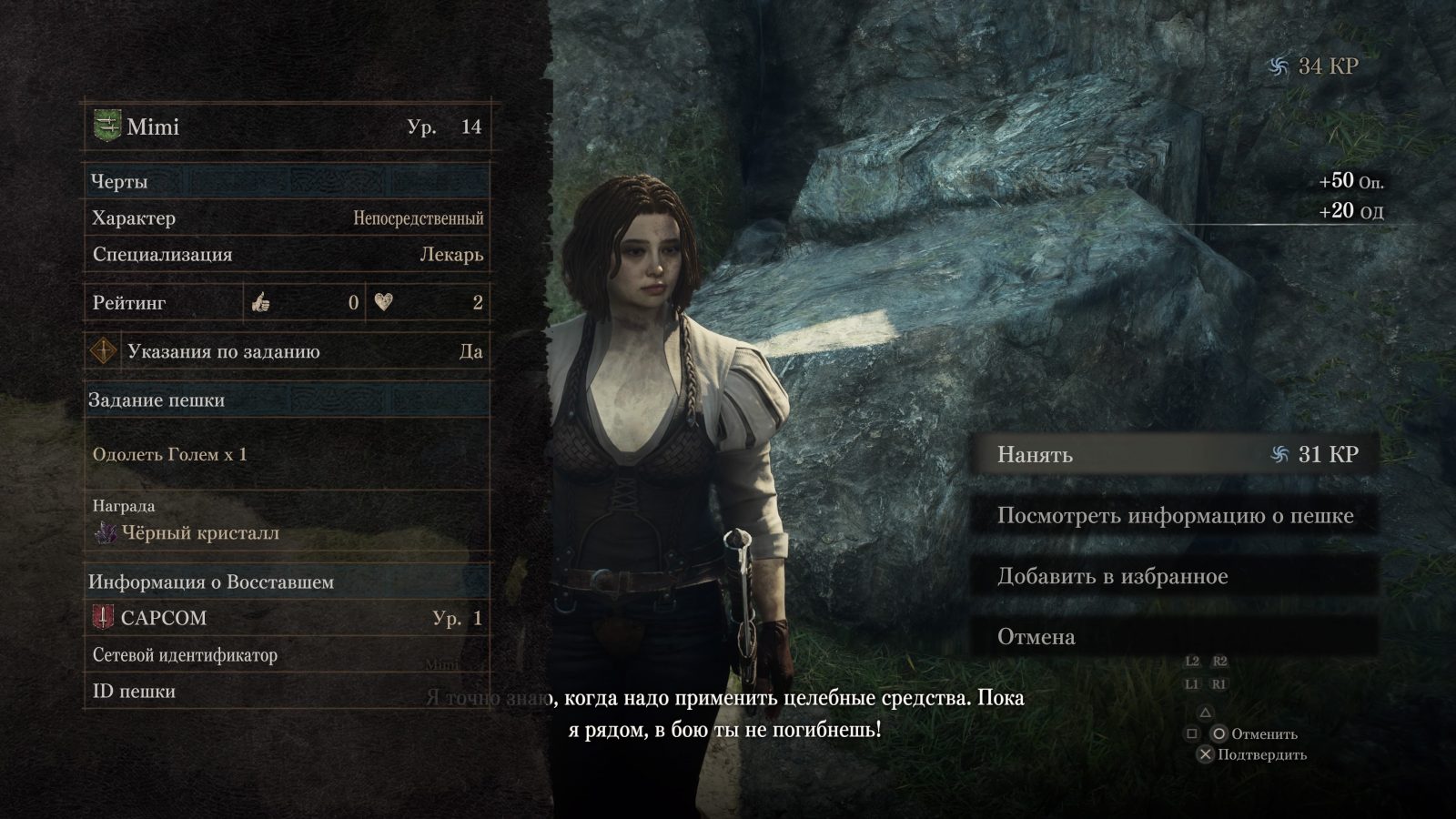Select the Сетевой идентификатор row

click(x=287, y=655)
